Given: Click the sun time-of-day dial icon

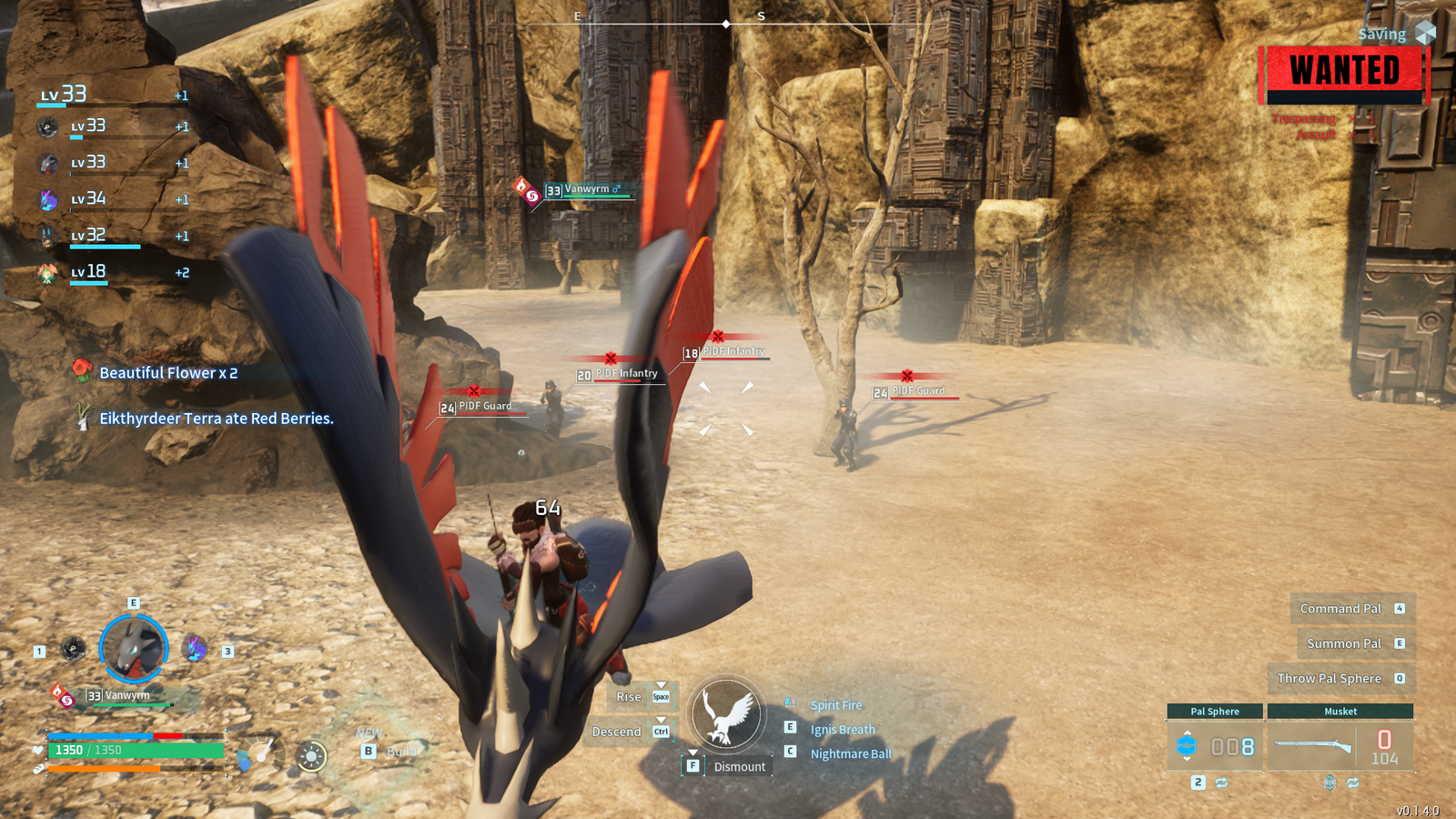Looking at the screenshot, I should click(x=311, y=756).
